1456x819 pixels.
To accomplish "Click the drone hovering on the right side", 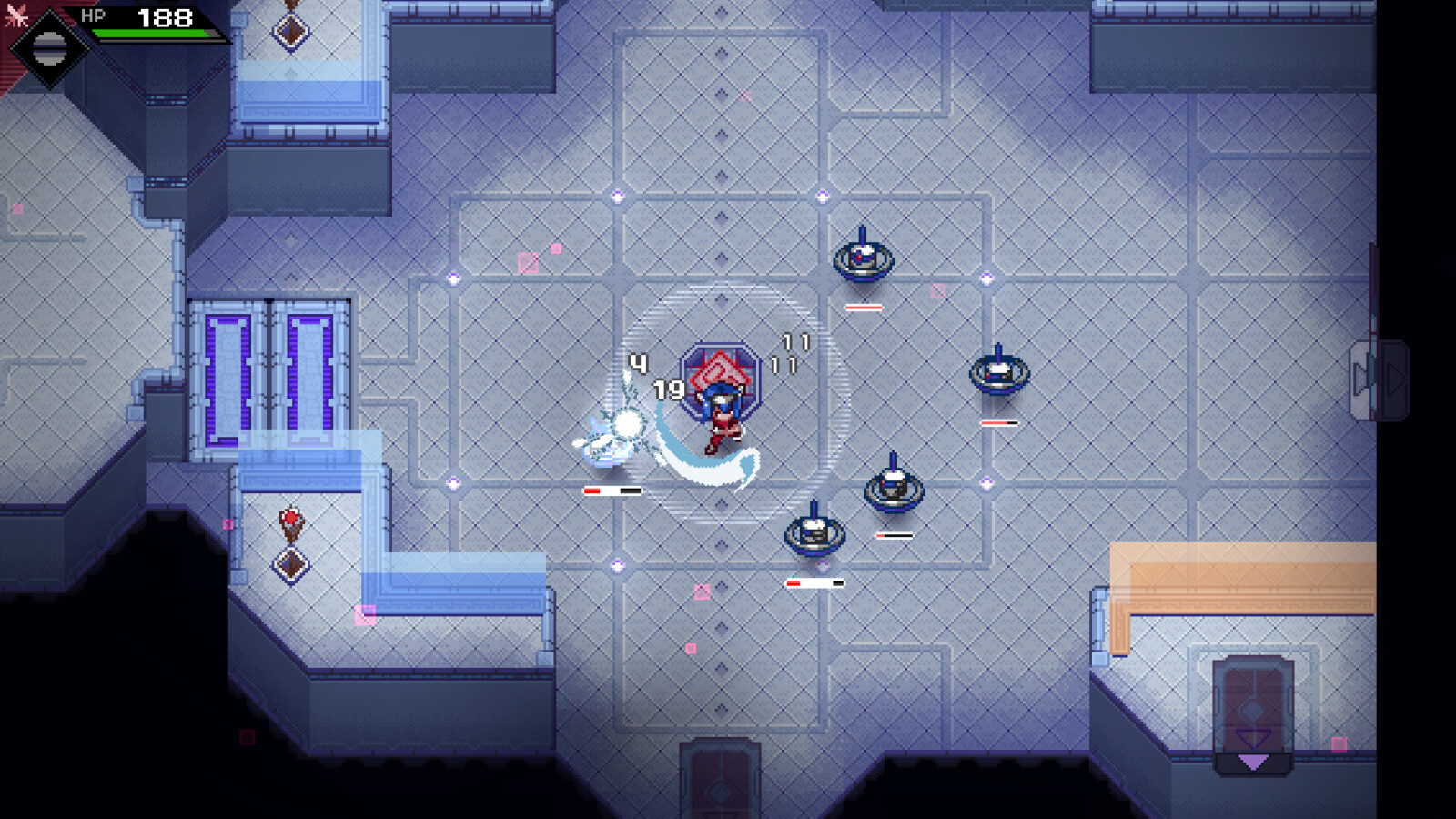I will coord(999,373).
